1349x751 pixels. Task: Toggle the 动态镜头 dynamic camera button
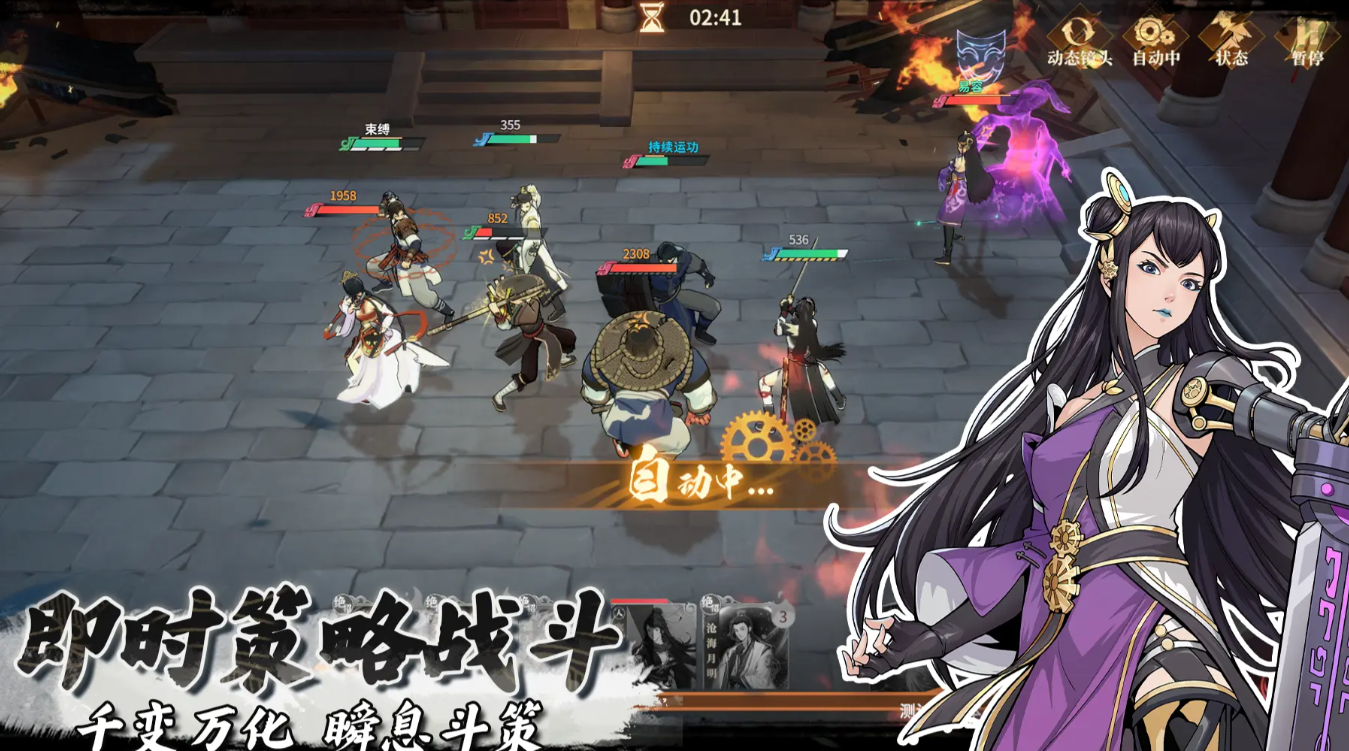click(x=1079, y=38)
